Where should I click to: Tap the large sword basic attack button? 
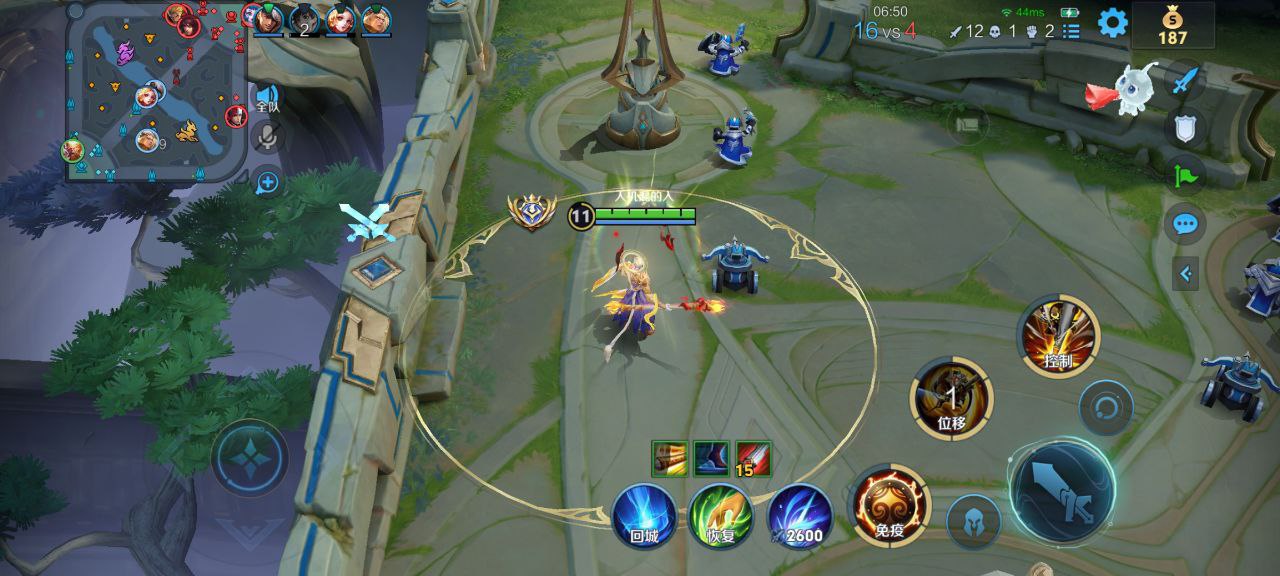pyautogui.click(x=1062, y=491)
